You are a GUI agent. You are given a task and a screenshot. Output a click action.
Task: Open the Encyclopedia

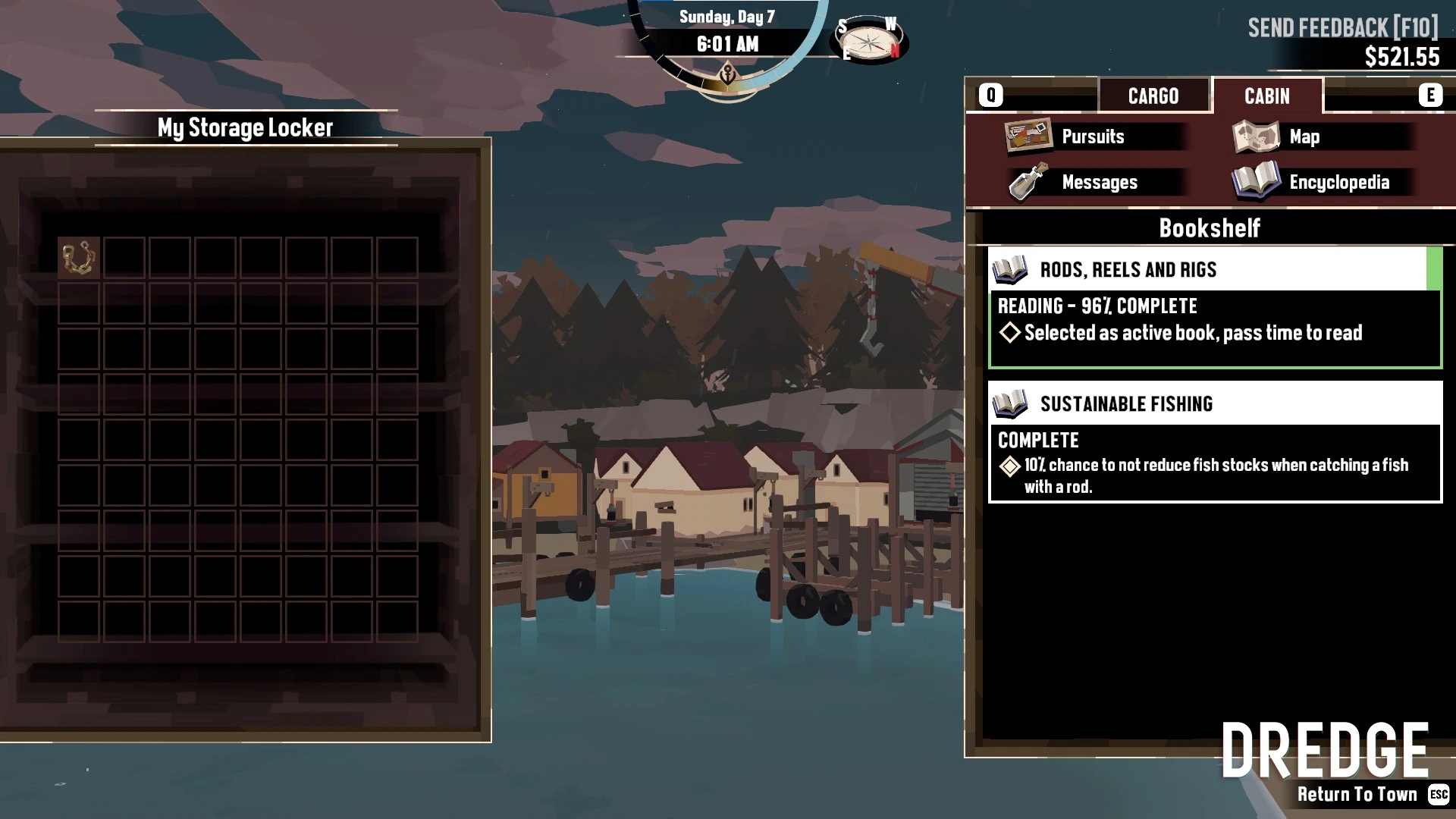coord(1338,183)
